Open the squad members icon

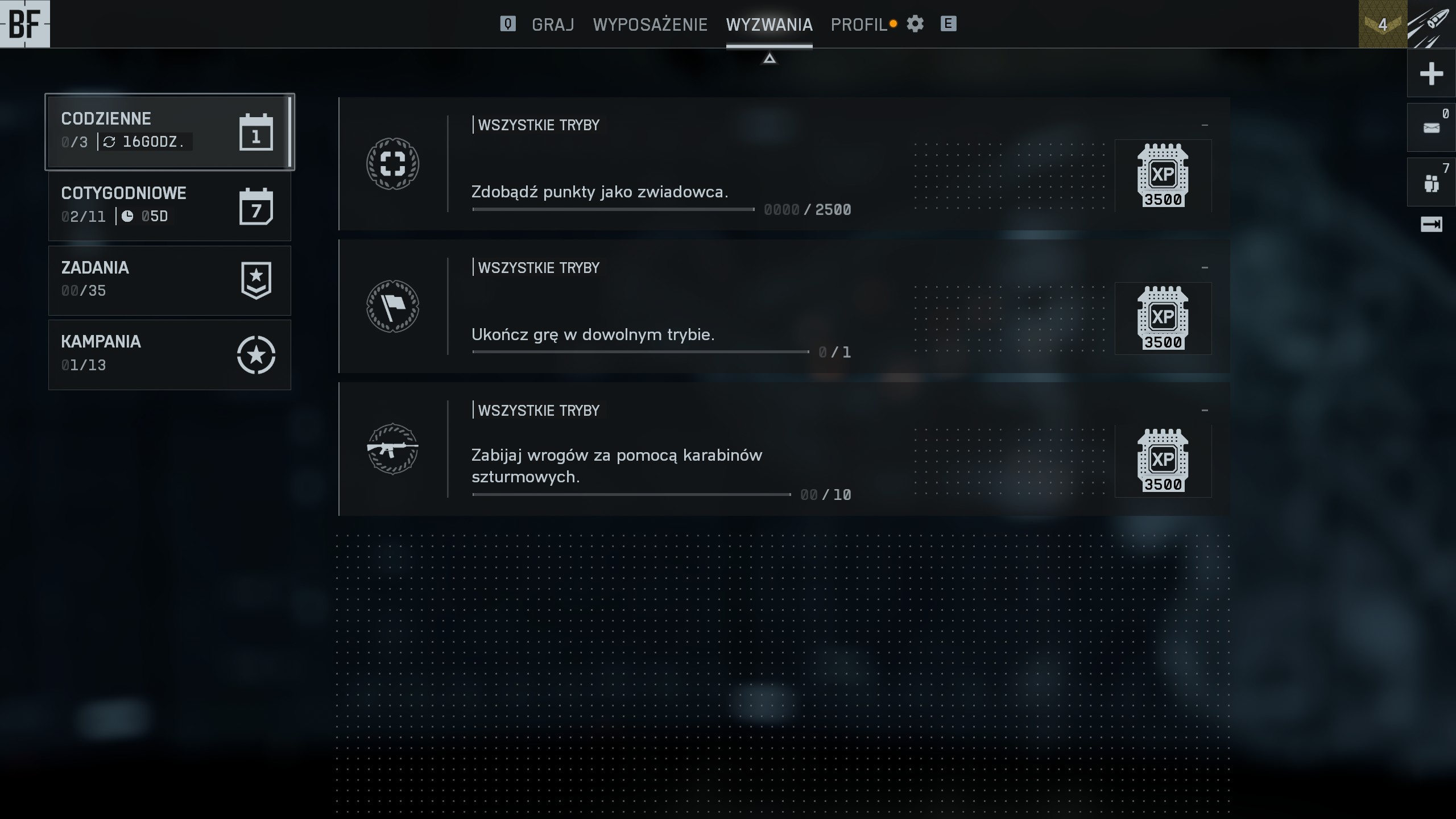pyautogui.click(x=1431, y=183)
